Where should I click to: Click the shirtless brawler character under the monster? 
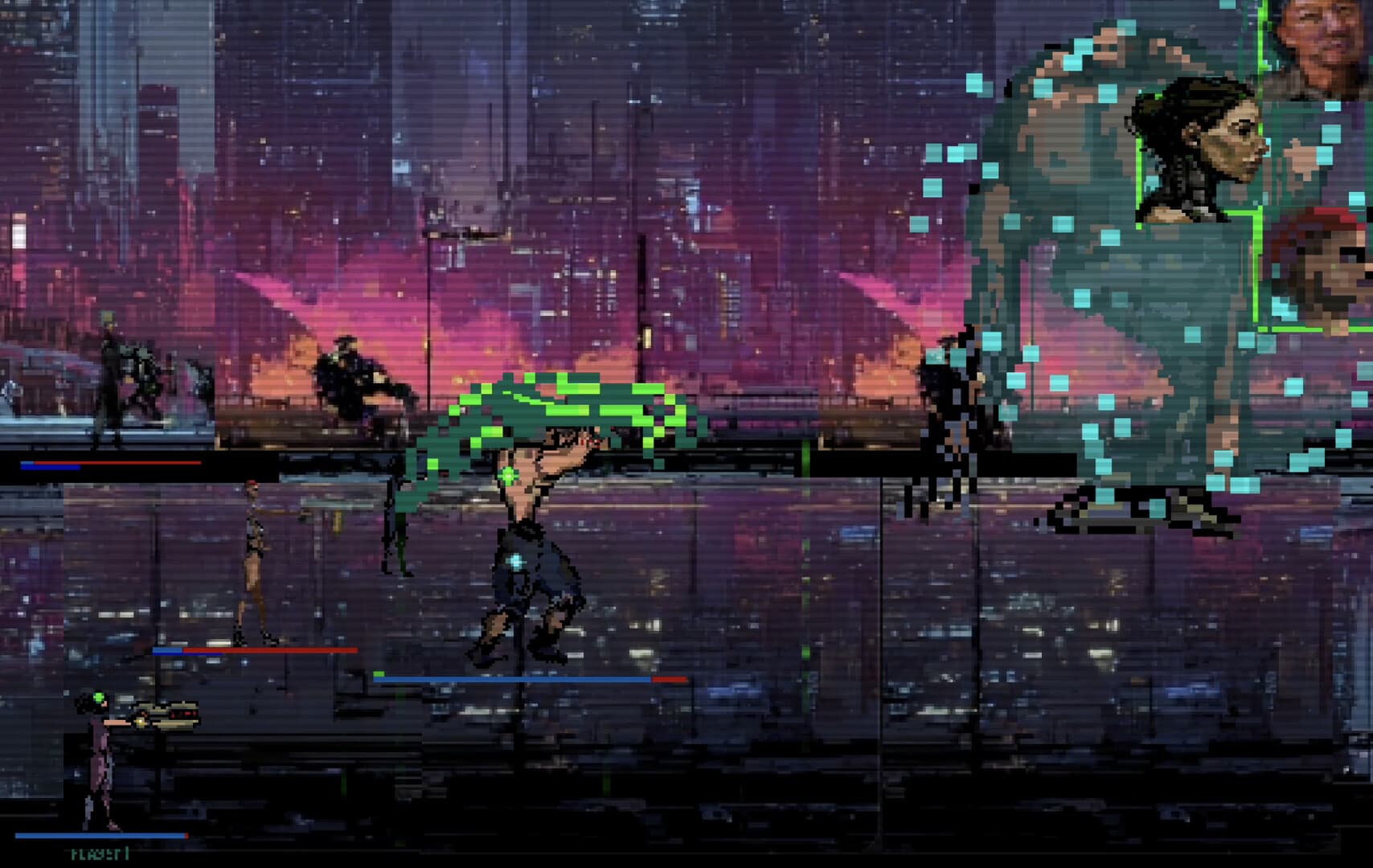[x=531, y=547]
